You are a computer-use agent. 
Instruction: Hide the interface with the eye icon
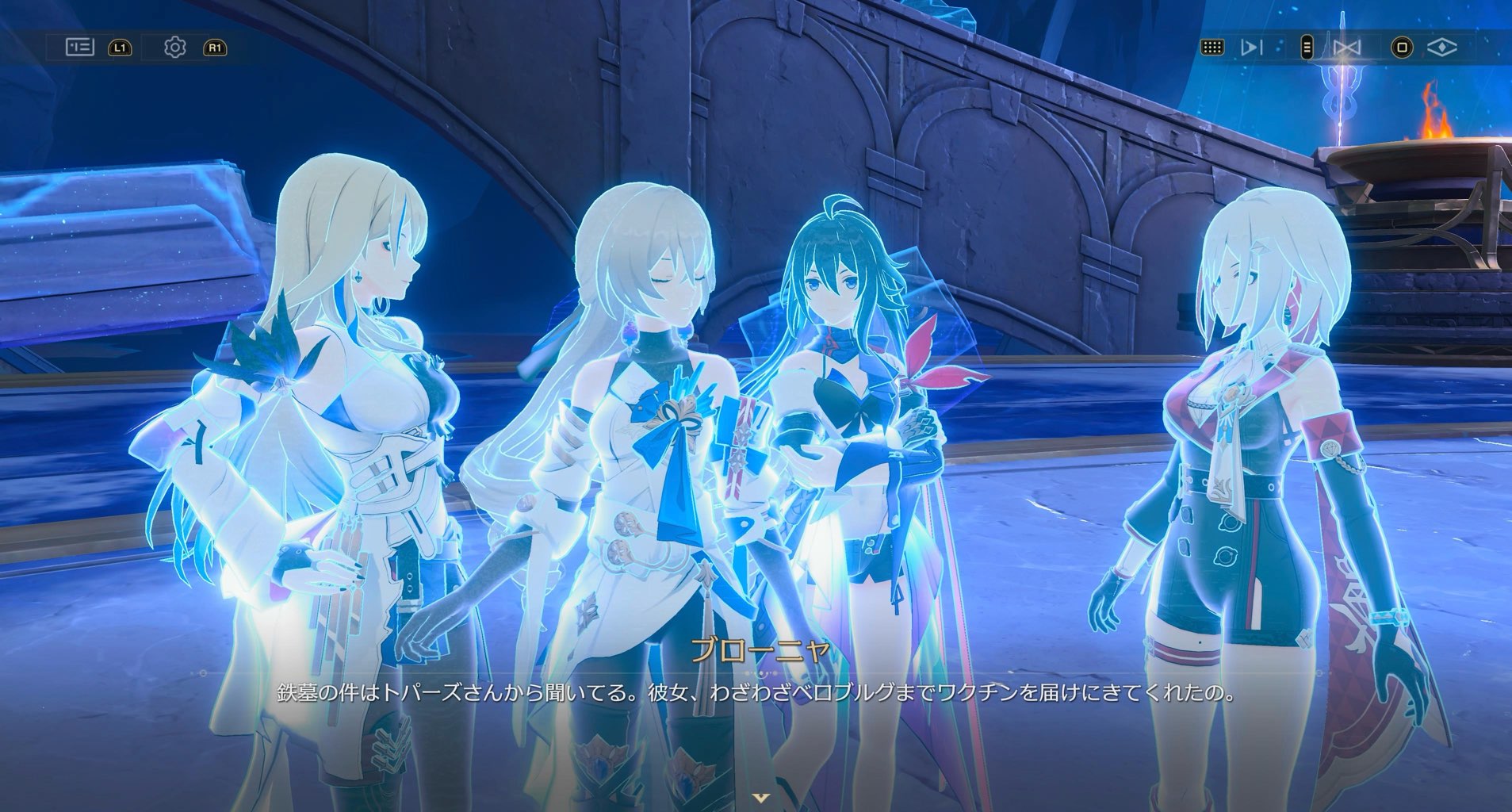pyautogui.click(x=1441, y=48)
